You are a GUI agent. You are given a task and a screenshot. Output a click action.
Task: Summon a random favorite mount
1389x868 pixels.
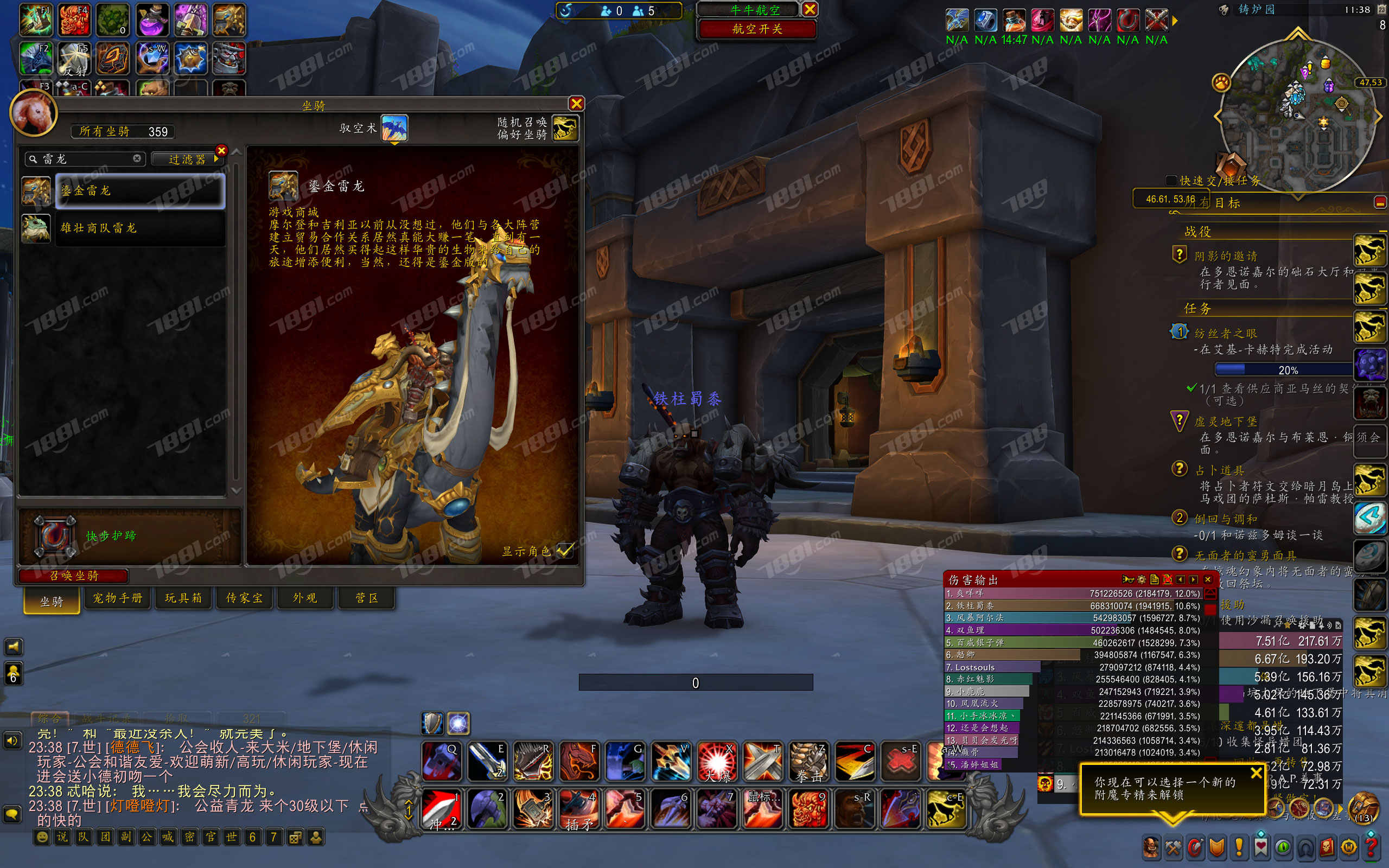[x=565, y=127]
